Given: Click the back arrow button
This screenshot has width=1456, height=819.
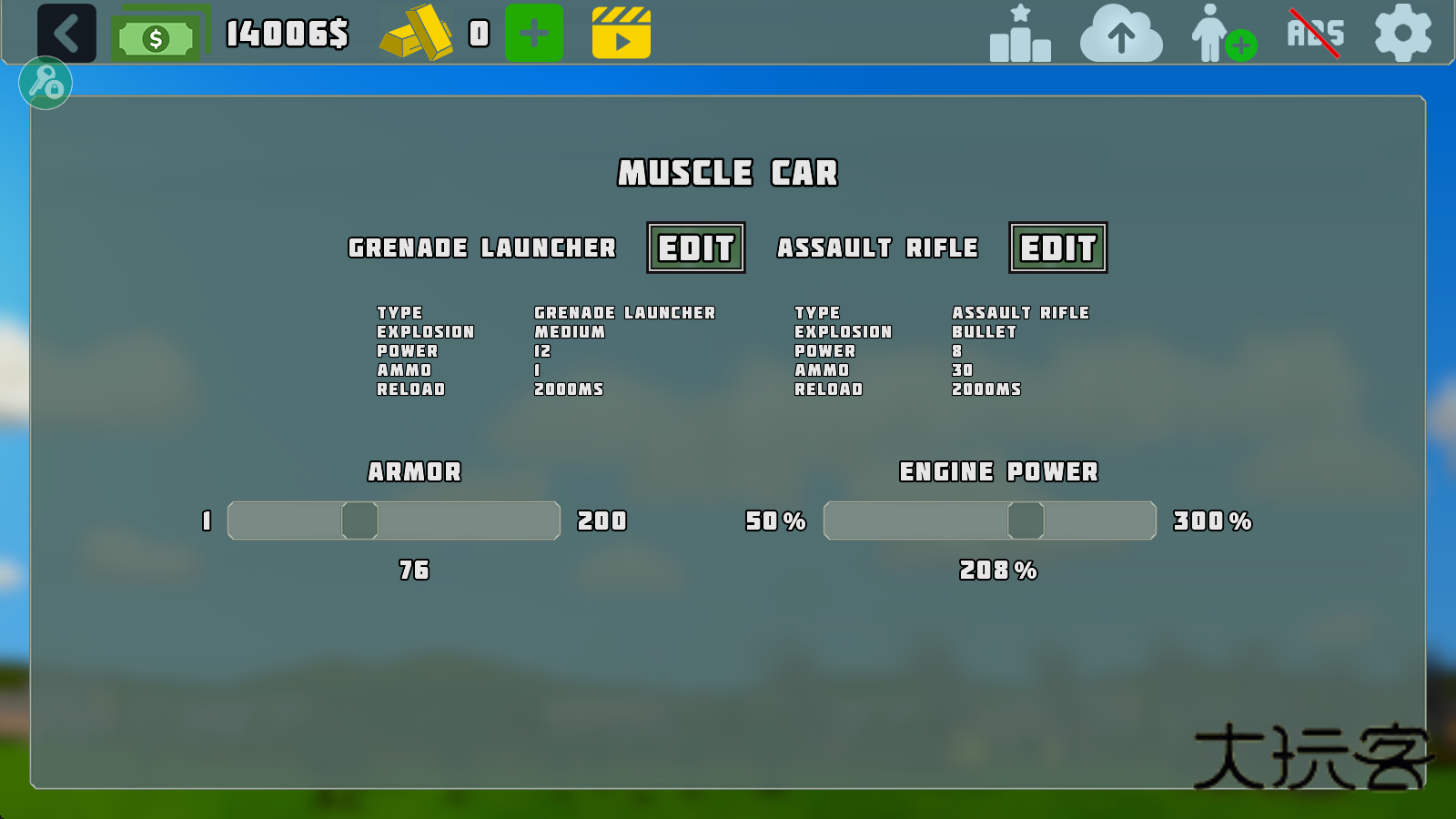Looking at the screenshot, I should (x=66, y=35).
